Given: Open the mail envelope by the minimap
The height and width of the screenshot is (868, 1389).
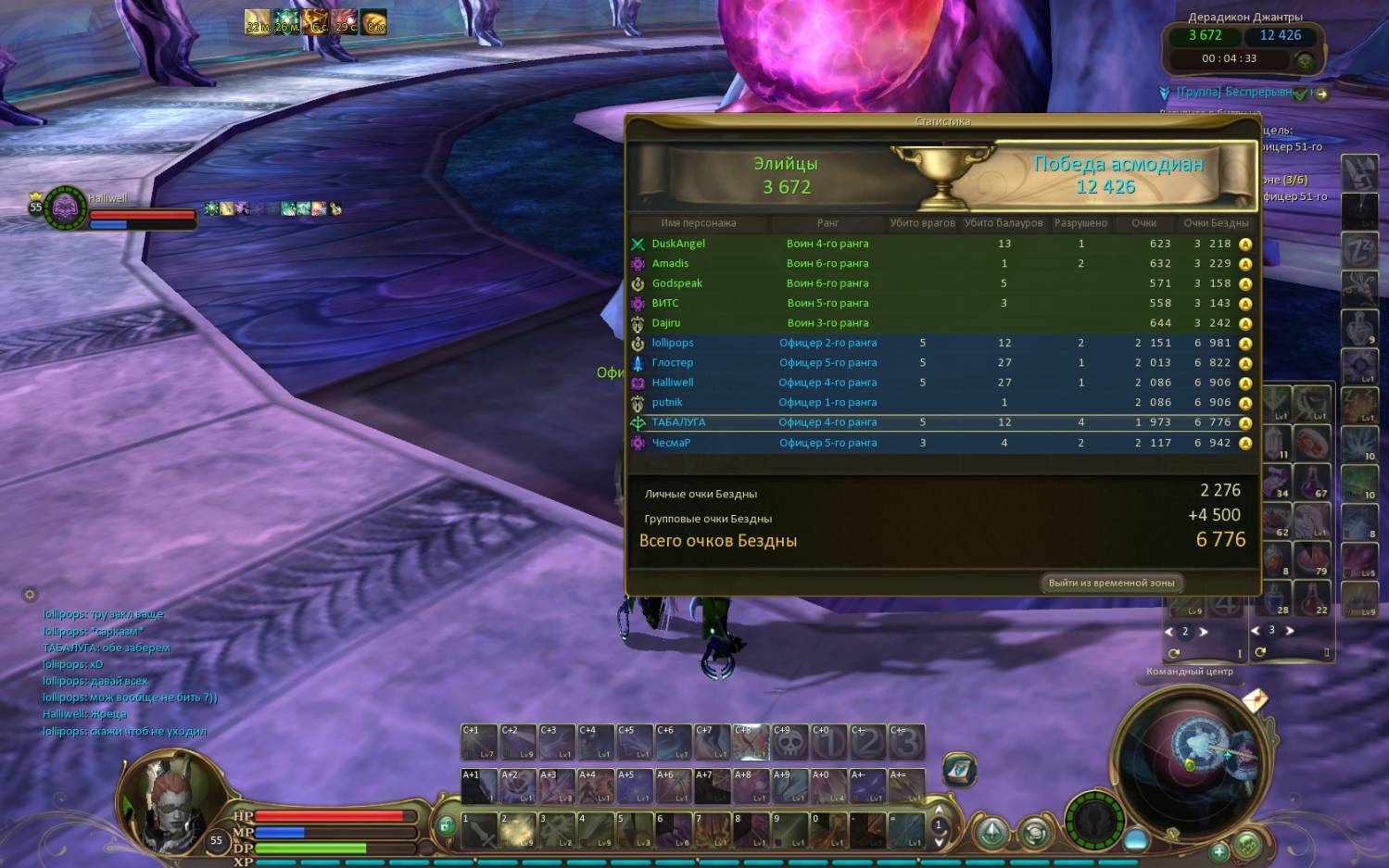Looking at the screenshot, I should click(x=1255, y=700).
